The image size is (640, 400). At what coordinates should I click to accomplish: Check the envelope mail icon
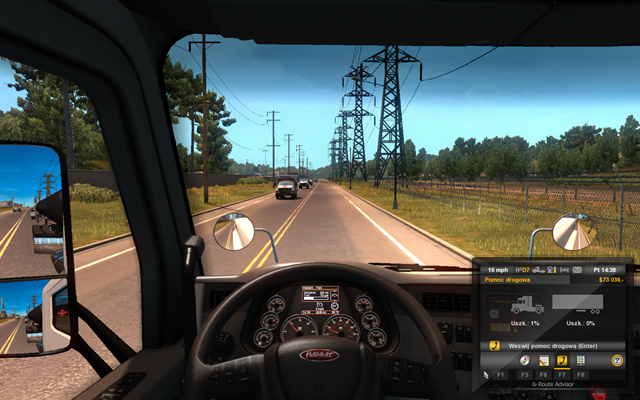pyautogui.click(x=576, y=270)
